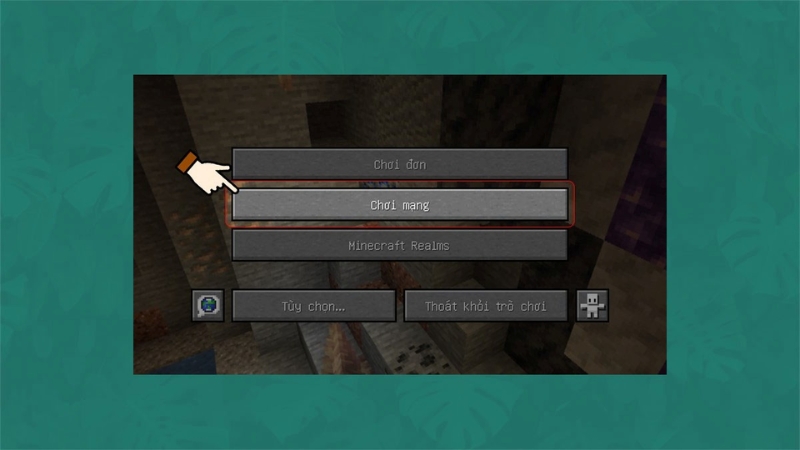Image resolution: width=800 pixels, height=450 pixels.
Task: Open the Chơi đơn singleplayer menu
Action: point(400,164)
